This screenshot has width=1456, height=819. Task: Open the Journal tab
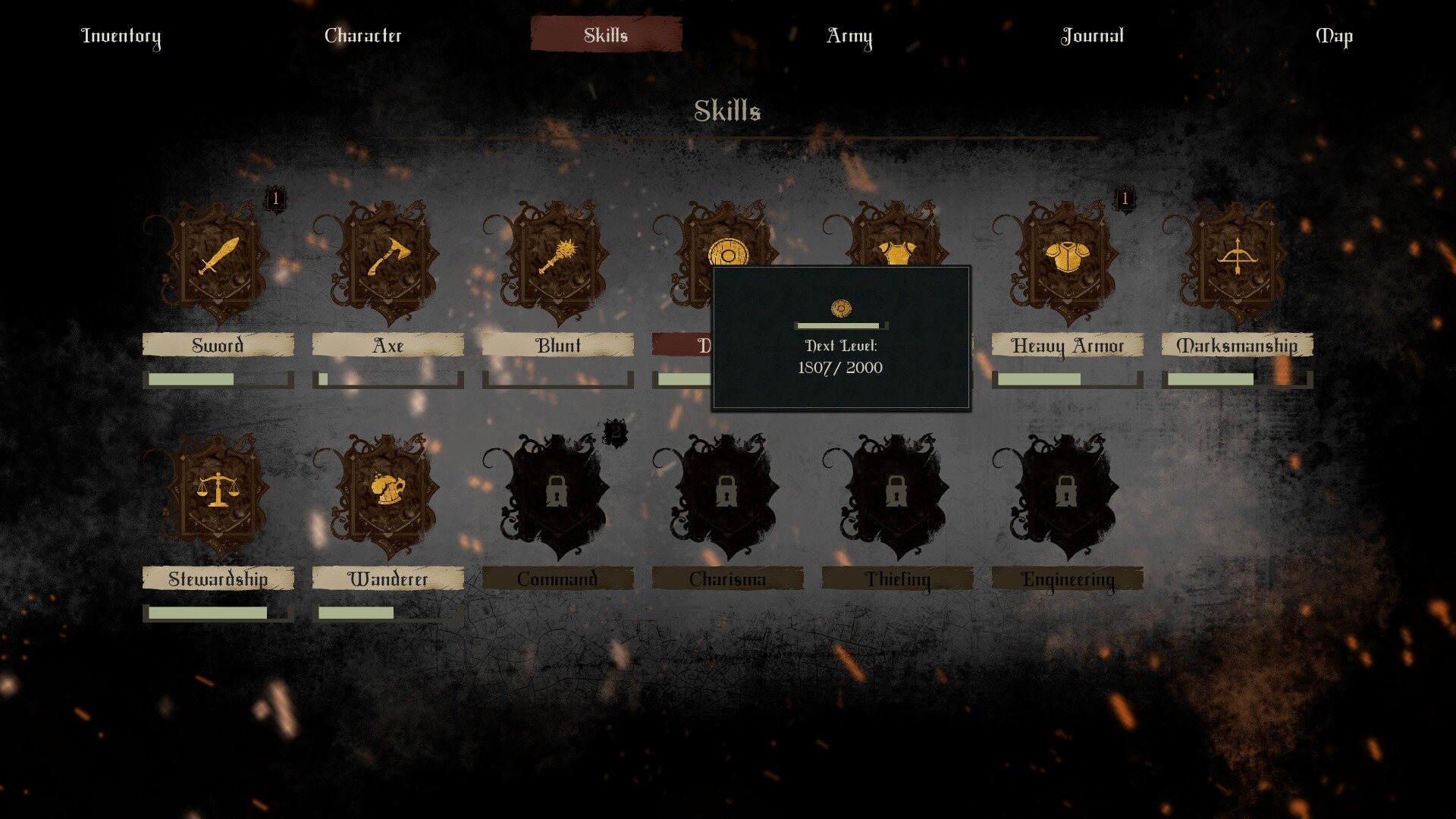point(1092,36)
